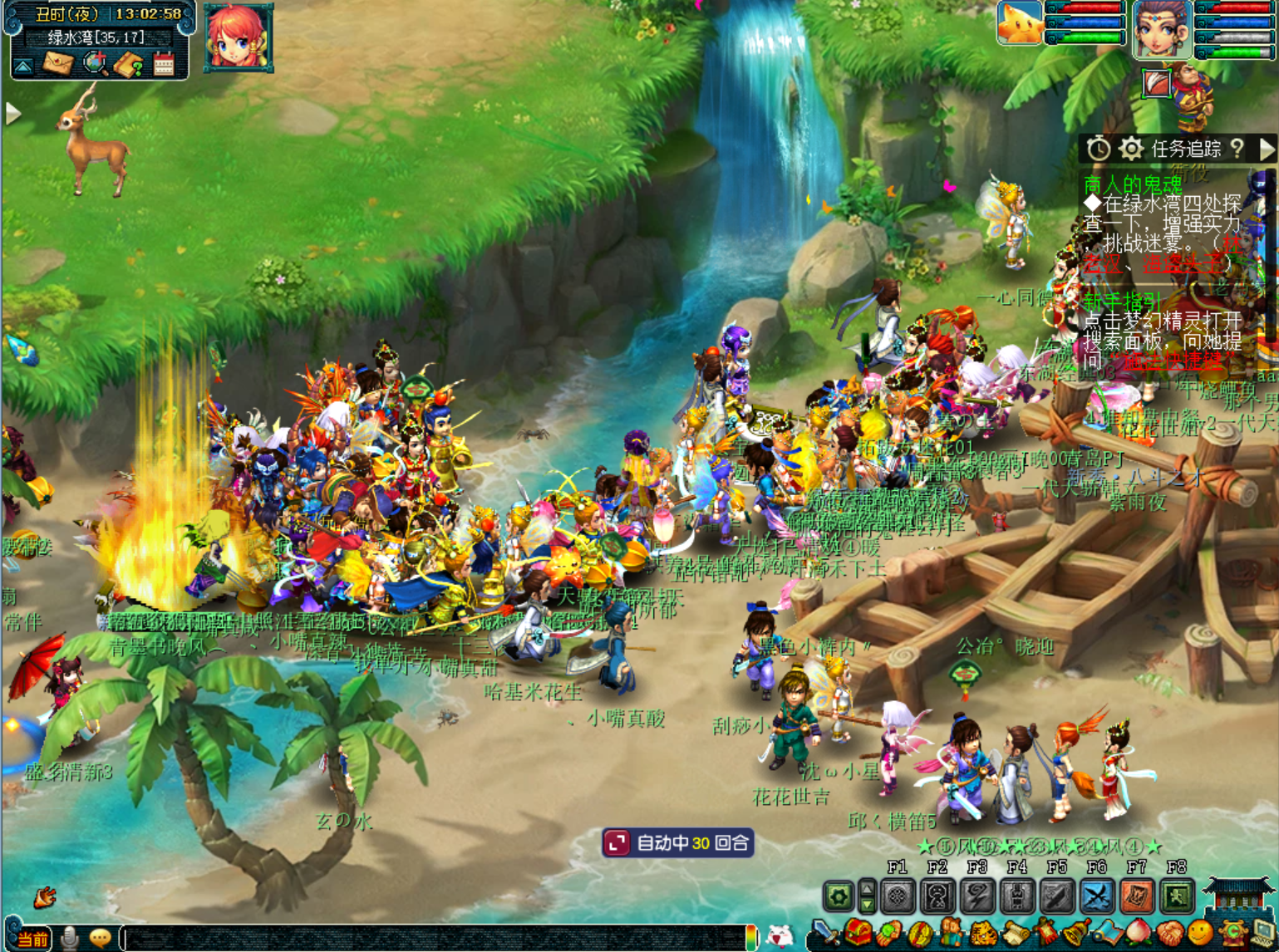The image size is (1279, 952).
Task: Activate the F7 orange scroll skill
Action: tap(1137, 896)
